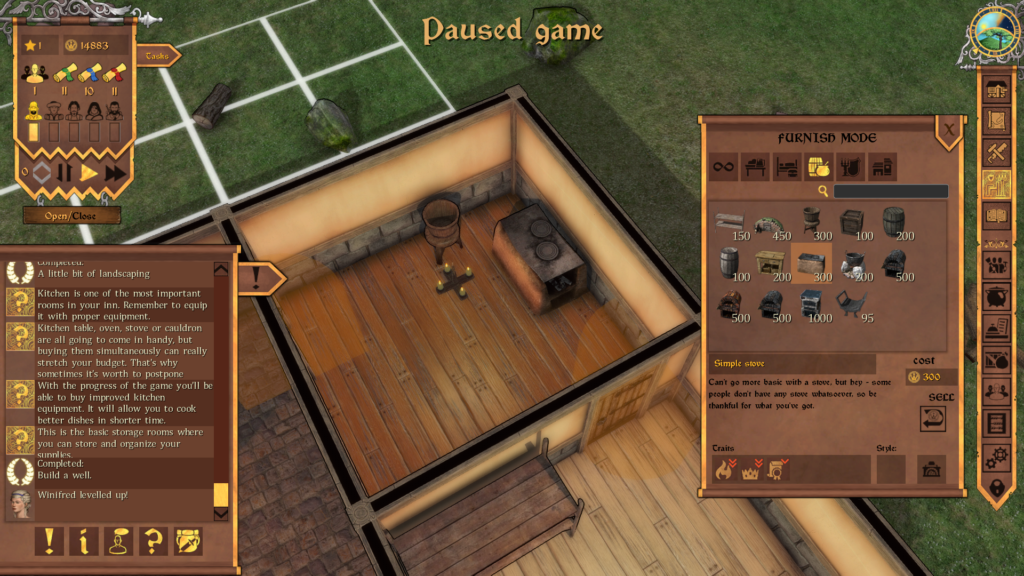This screenshot has width=1024, height=576.
Task: Switch to the bed furniture category
Action: click(787, 167)
